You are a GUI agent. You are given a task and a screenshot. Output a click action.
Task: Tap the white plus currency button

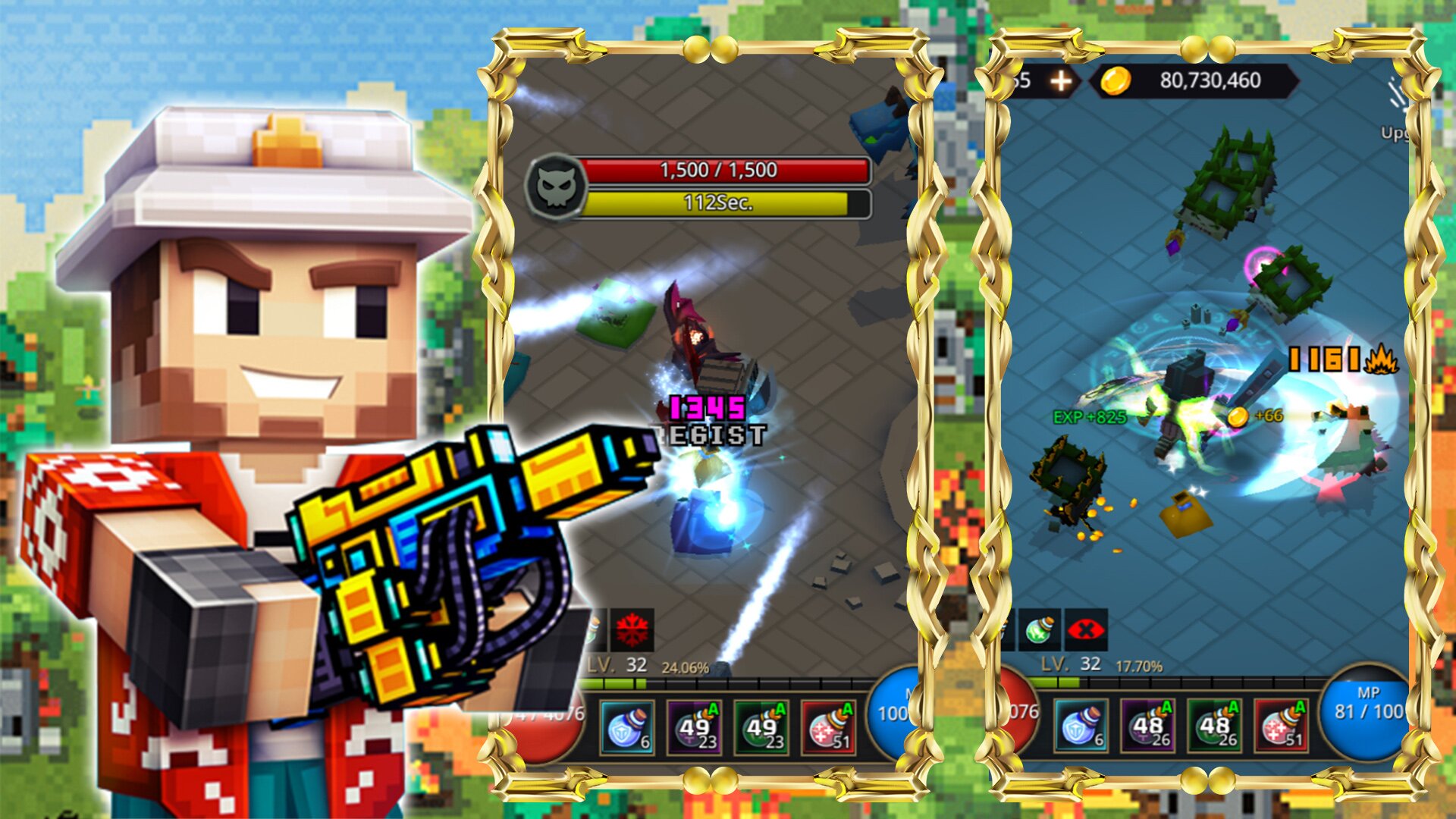1060,81
